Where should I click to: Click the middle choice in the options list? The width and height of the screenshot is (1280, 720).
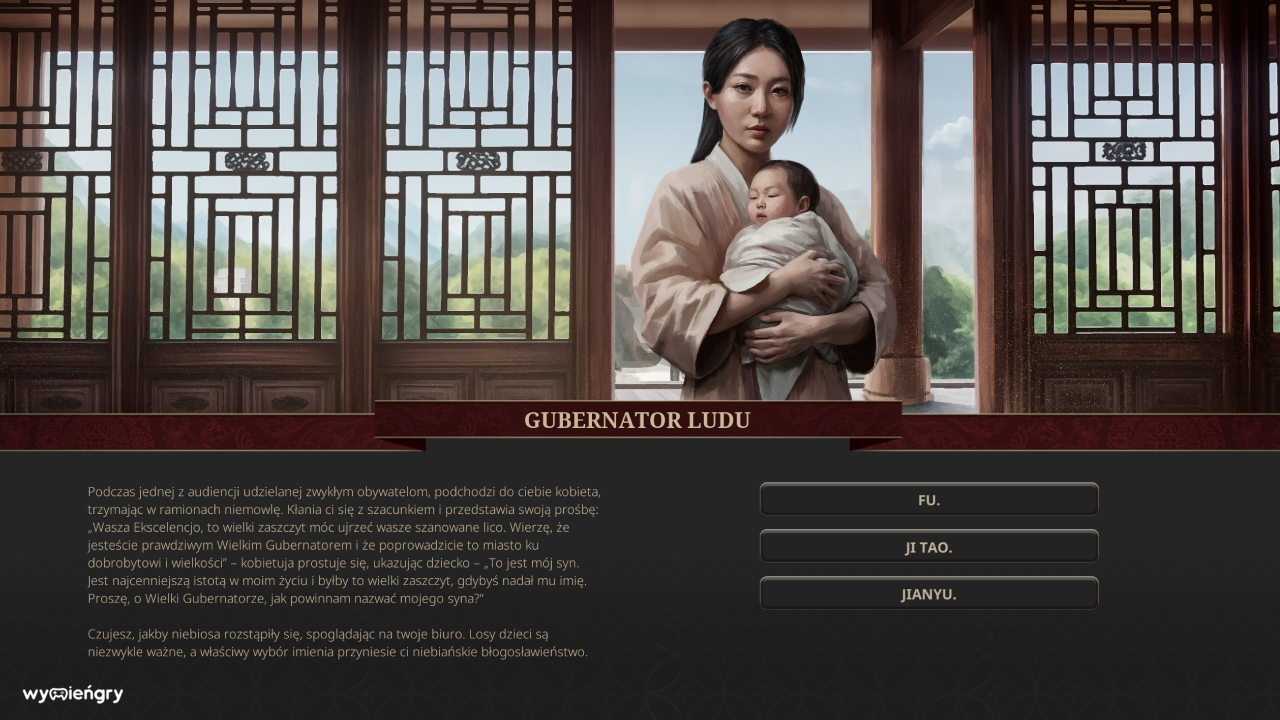click(x=928, y=546)
